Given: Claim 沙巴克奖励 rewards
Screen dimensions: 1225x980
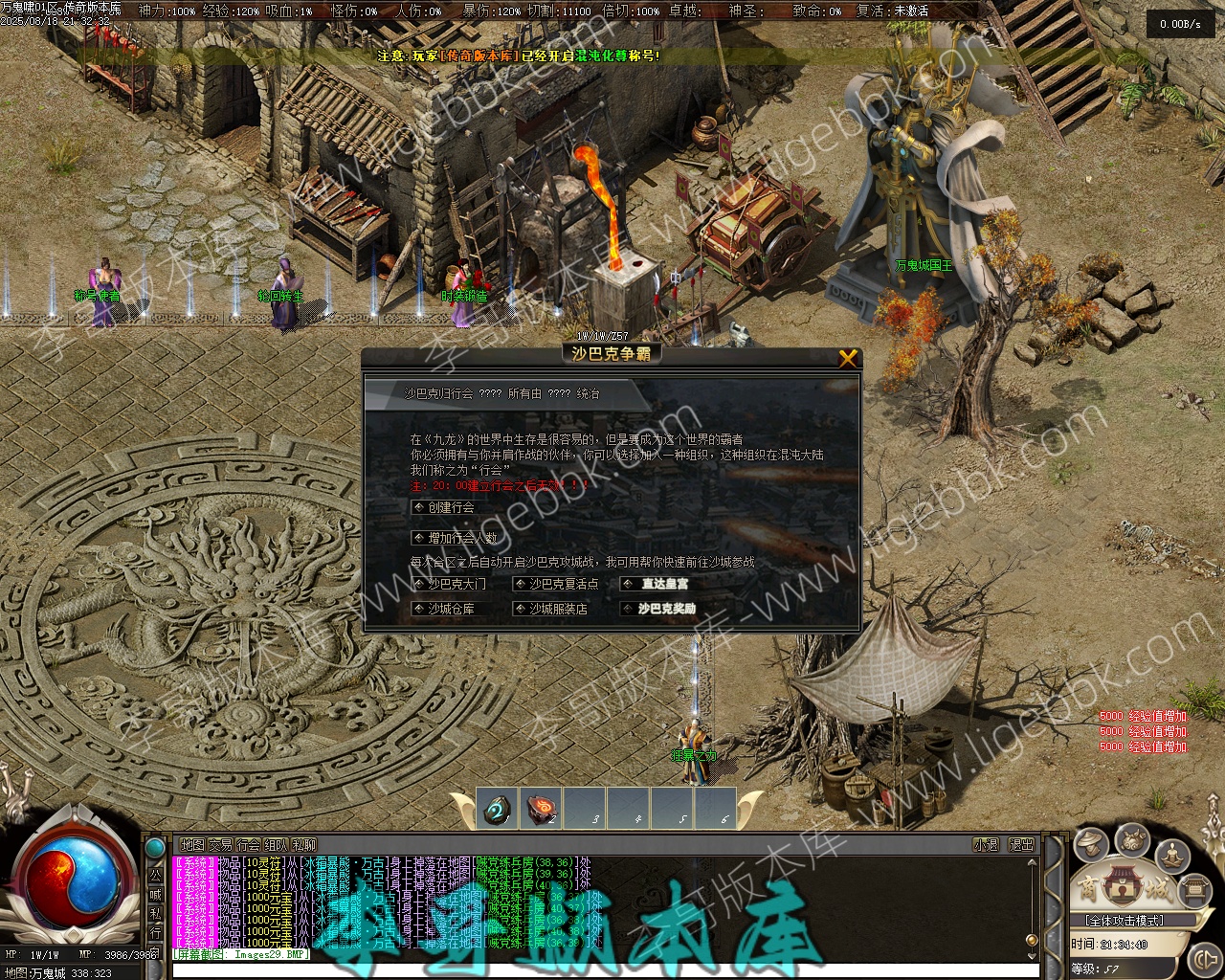Looking at the screenshot, I should coord(666,609).
